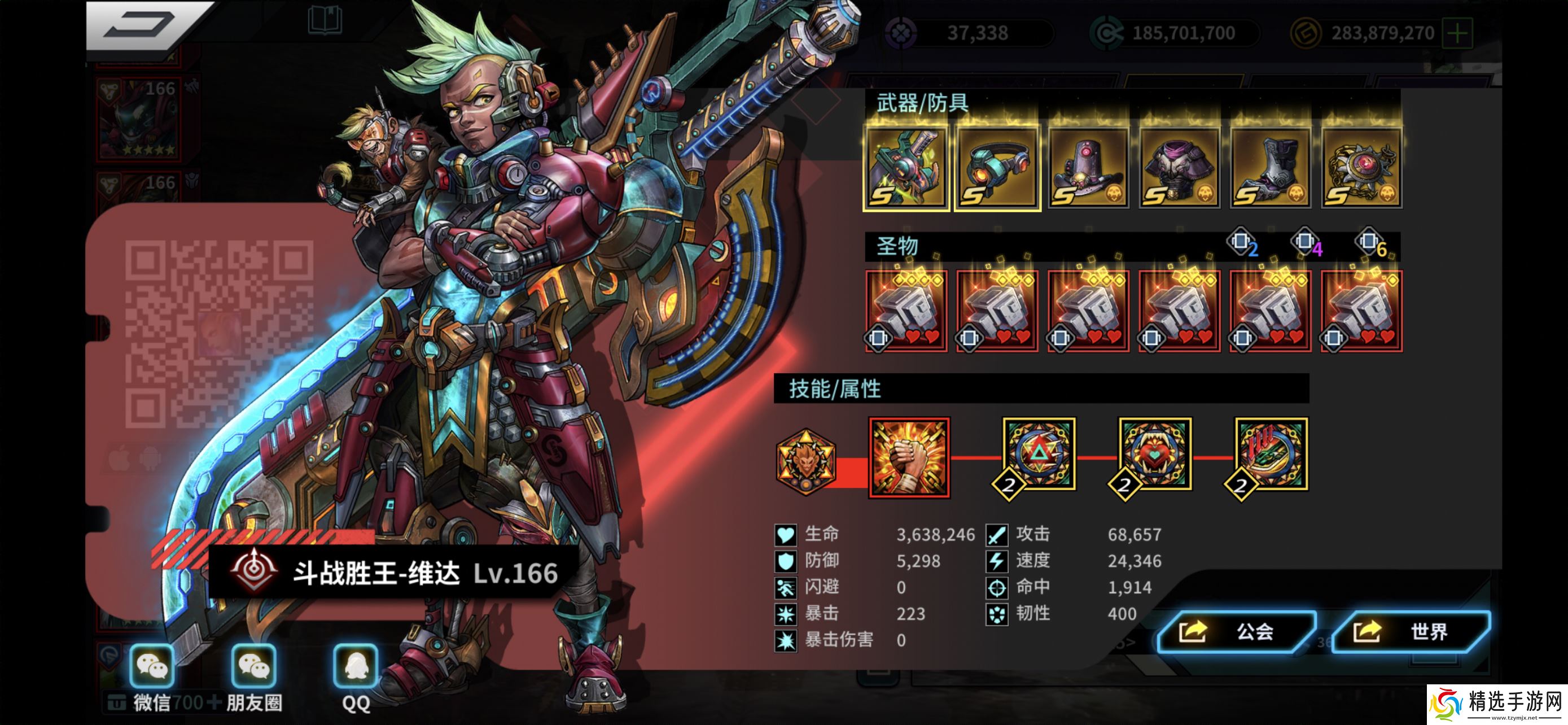This screenshot has height=725, width=1568.
Task: Add gold with the green plus button
Action: tap(1458, 33)
